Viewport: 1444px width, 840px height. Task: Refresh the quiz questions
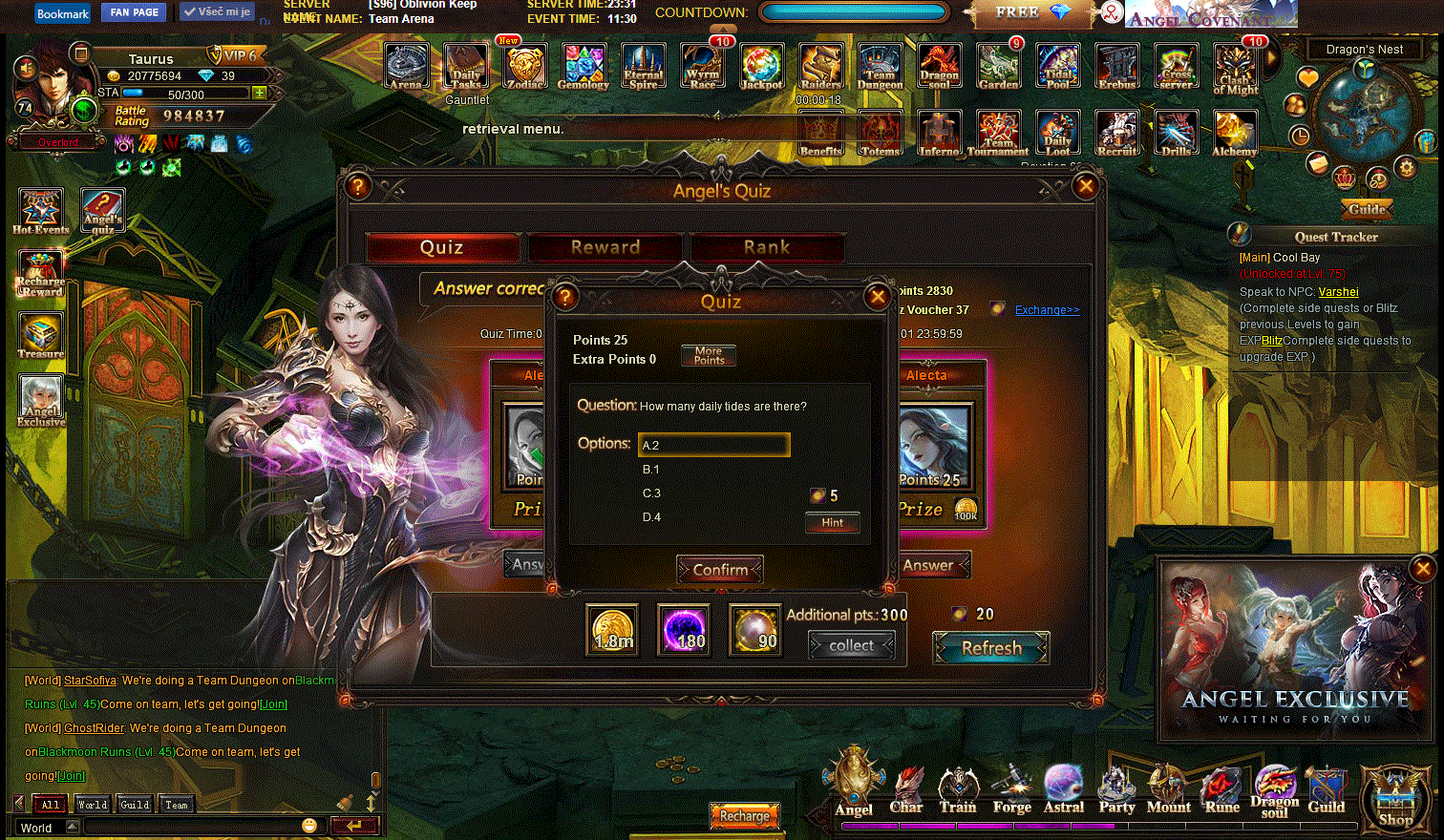991,648
